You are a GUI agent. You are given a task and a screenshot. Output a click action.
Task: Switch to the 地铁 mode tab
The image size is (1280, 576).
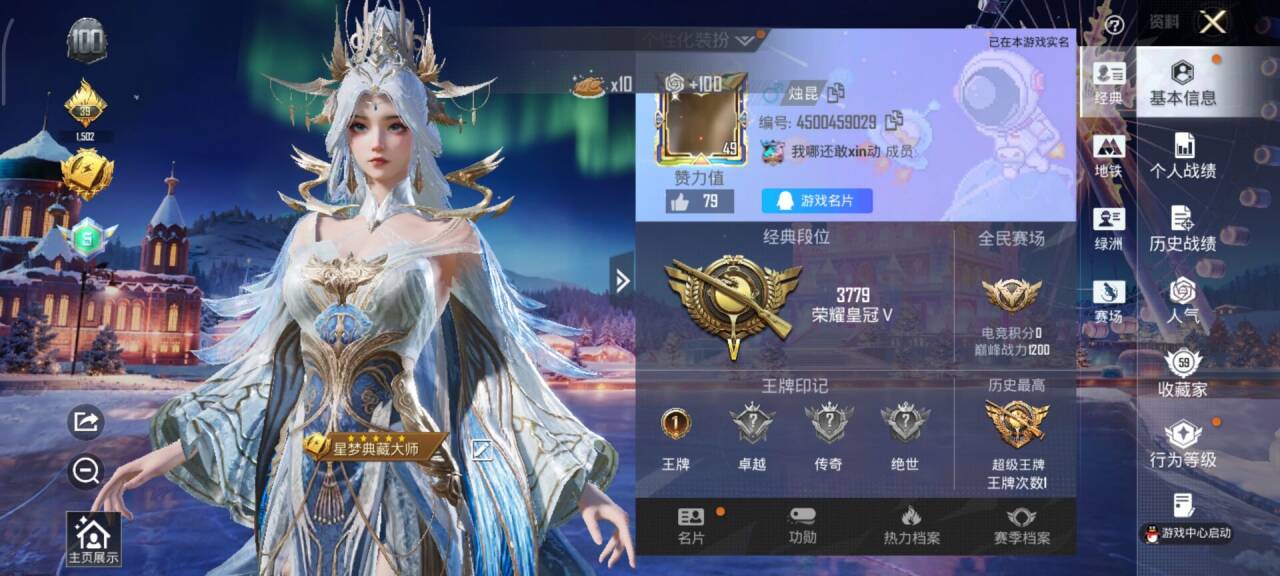click(1108, 157)
